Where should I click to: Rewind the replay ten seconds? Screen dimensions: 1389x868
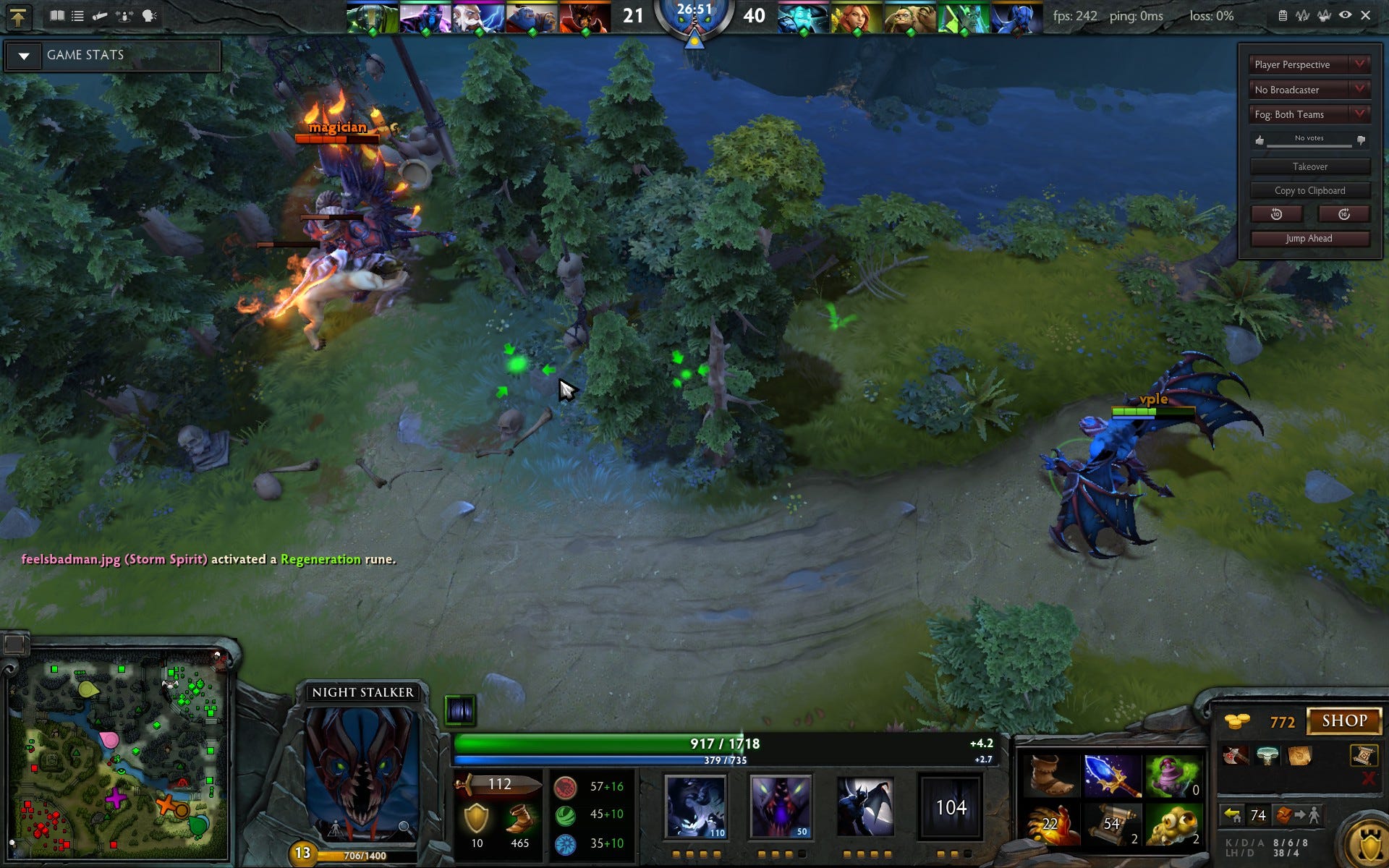pyautogui.click(x=1276, y=214)
